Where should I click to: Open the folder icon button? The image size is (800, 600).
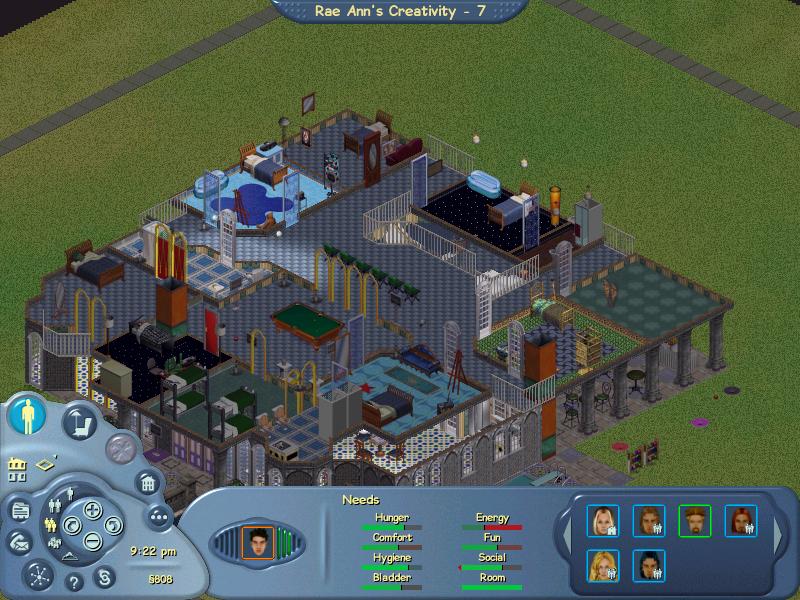tap(19, 511)
